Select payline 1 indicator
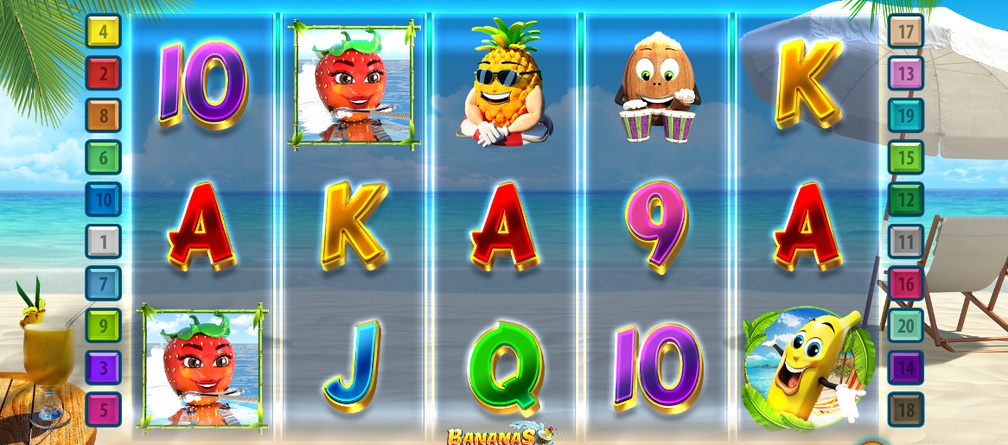 pyautogui.click(x=103, y=241)
